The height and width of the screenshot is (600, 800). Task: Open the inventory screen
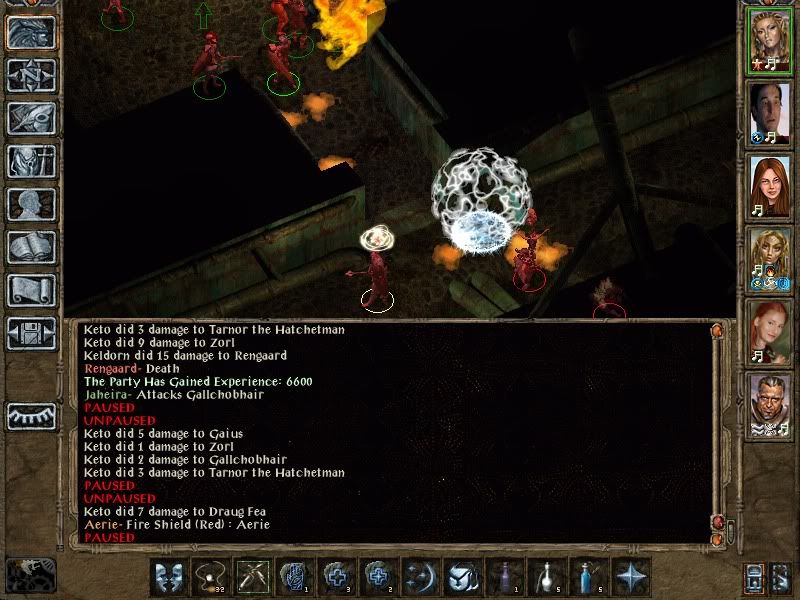[x=31, y=161]
